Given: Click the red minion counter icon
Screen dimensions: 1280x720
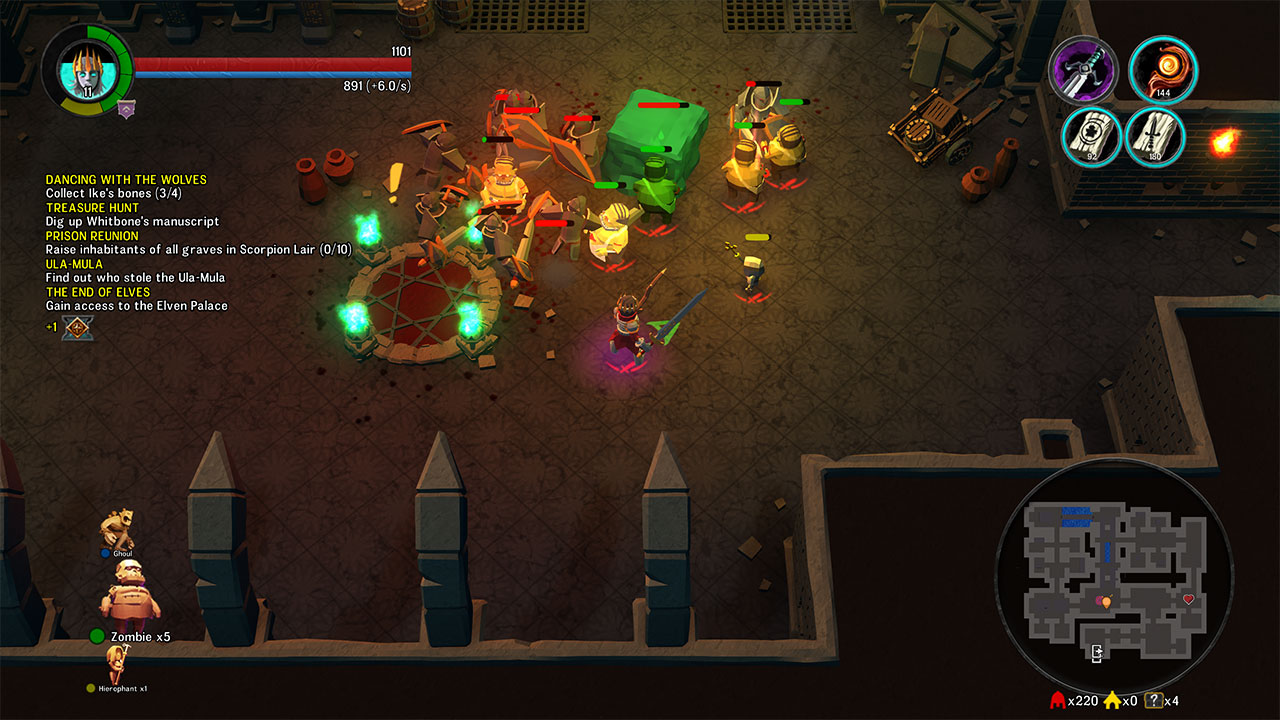Looking at the screenshot, I should pyautogui.click(x=1059, y=702).
